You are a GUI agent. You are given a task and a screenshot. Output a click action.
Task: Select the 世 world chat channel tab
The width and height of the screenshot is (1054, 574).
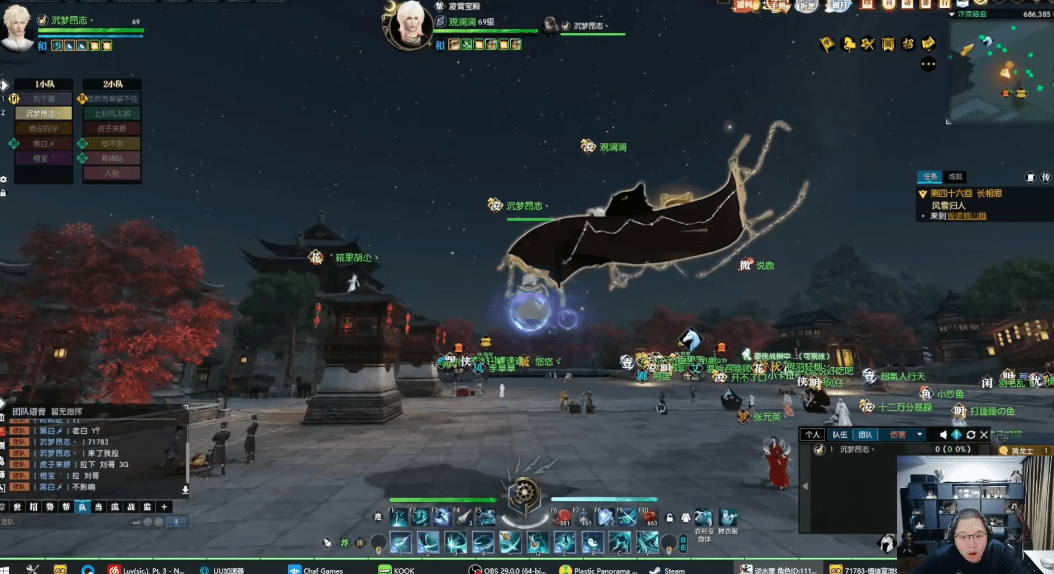pos(17,507)
